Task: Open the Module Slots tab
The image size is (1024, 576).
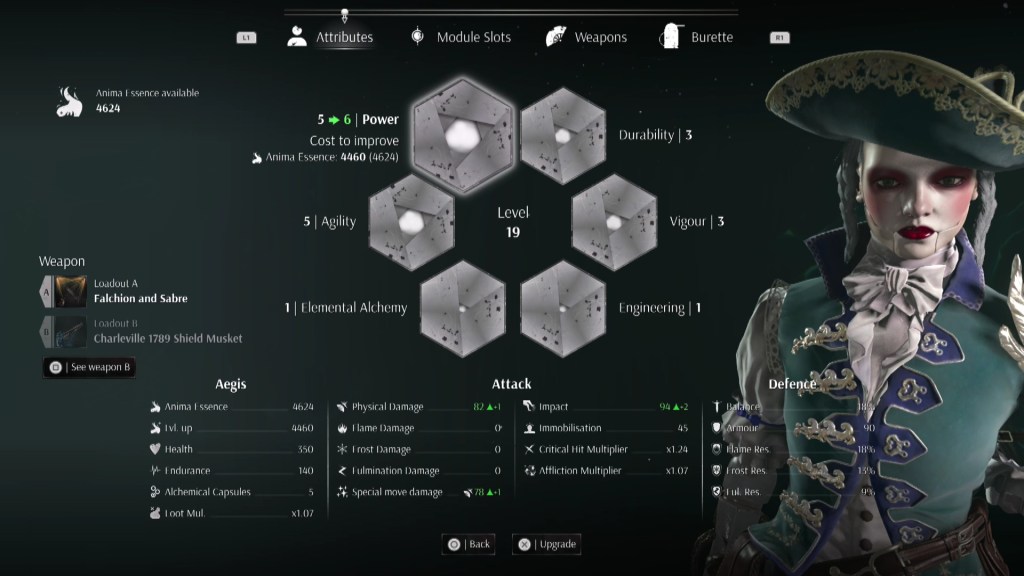Action: [461, 38]
